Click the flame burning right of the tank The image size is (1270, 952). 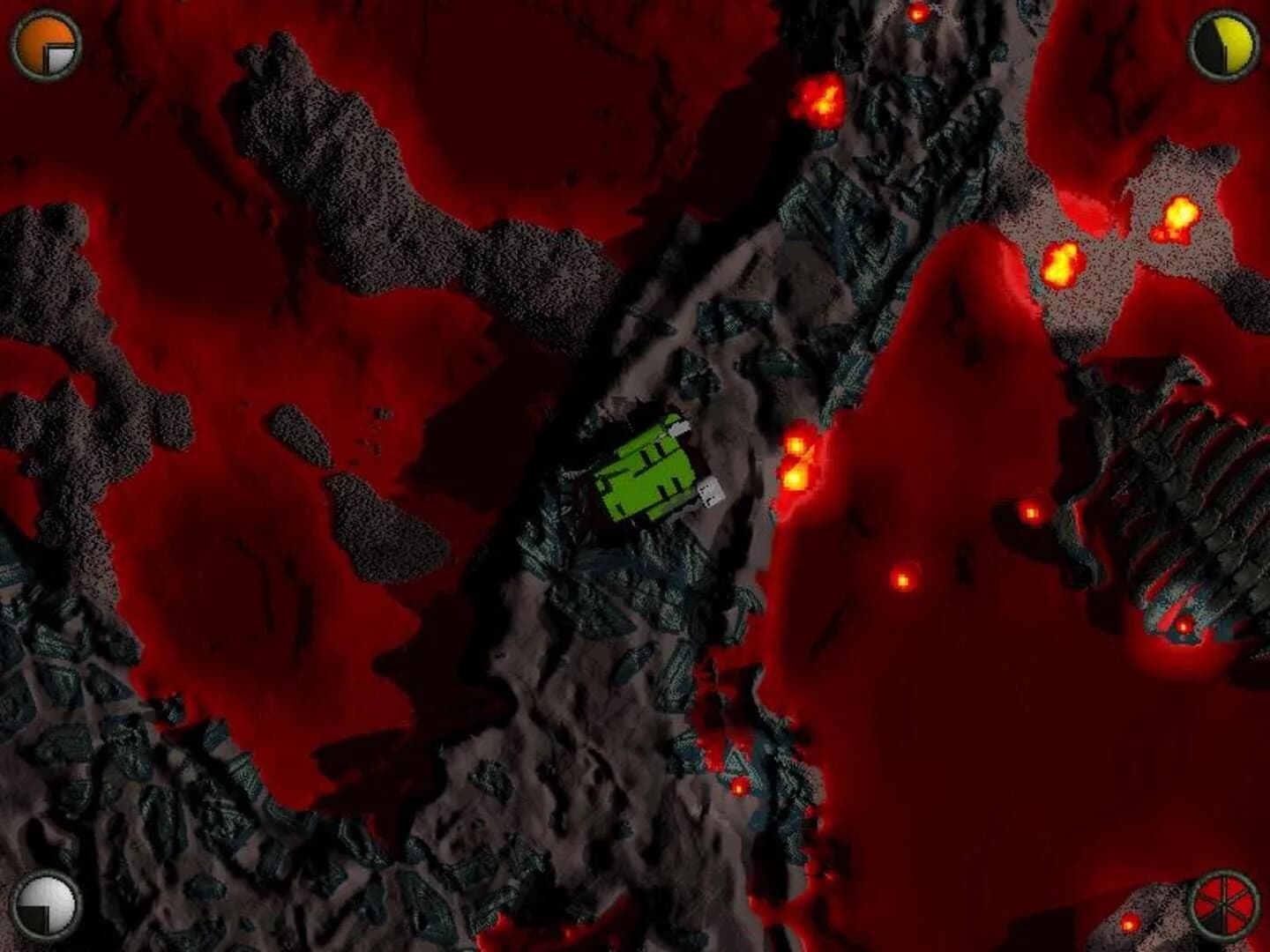click(x=798, y=463)
